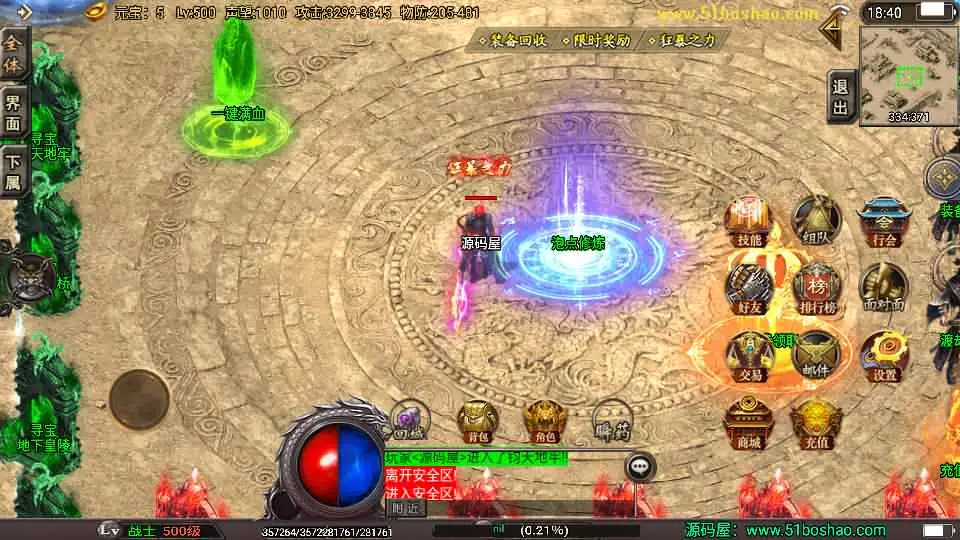Open the chat speech bubble button
The width and height of the screenshot is (960, 540).
tap(640, 466)
